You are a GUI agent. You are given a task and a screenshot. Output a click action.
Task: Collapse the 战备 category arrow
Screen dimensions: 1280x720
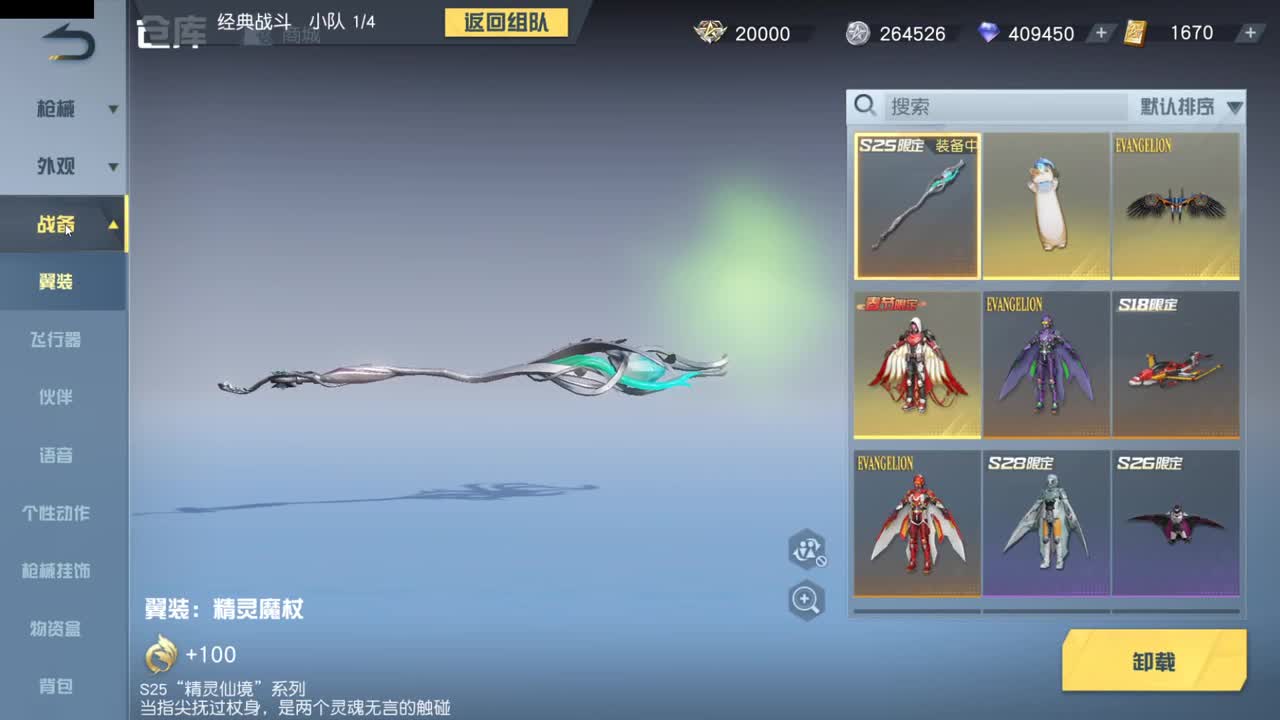(112, 225)
